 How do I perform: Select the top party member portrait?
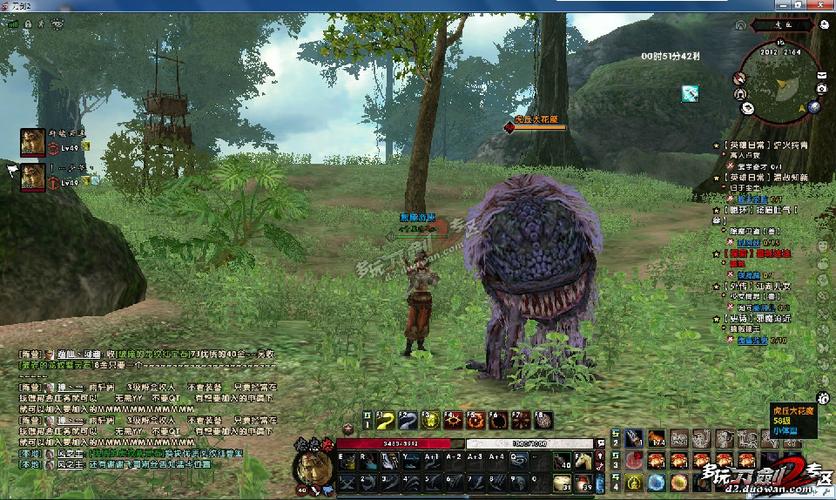coord(32,142)
